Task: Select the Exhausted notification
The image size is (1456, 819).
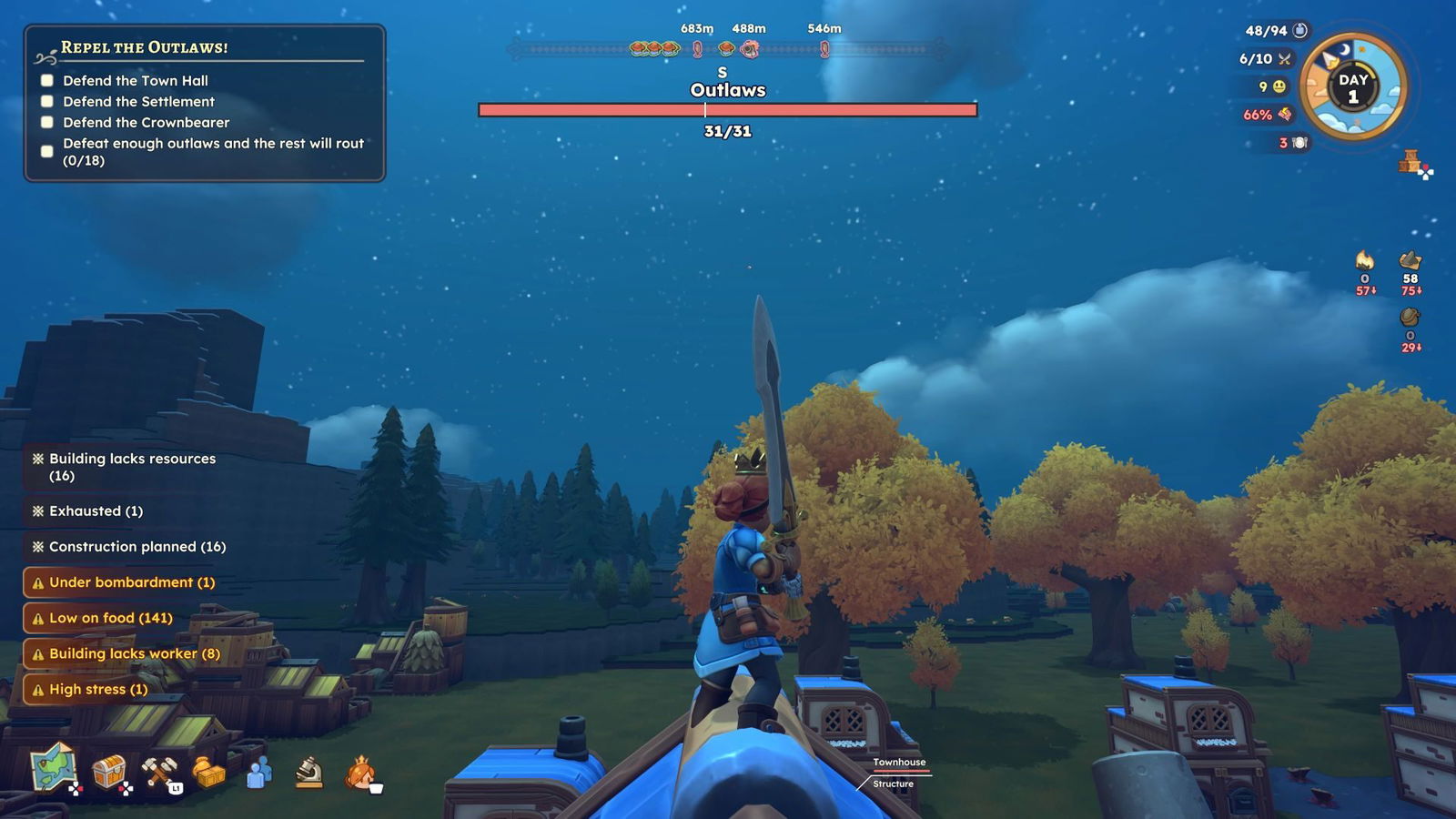Action: click(x=88, y=511)
